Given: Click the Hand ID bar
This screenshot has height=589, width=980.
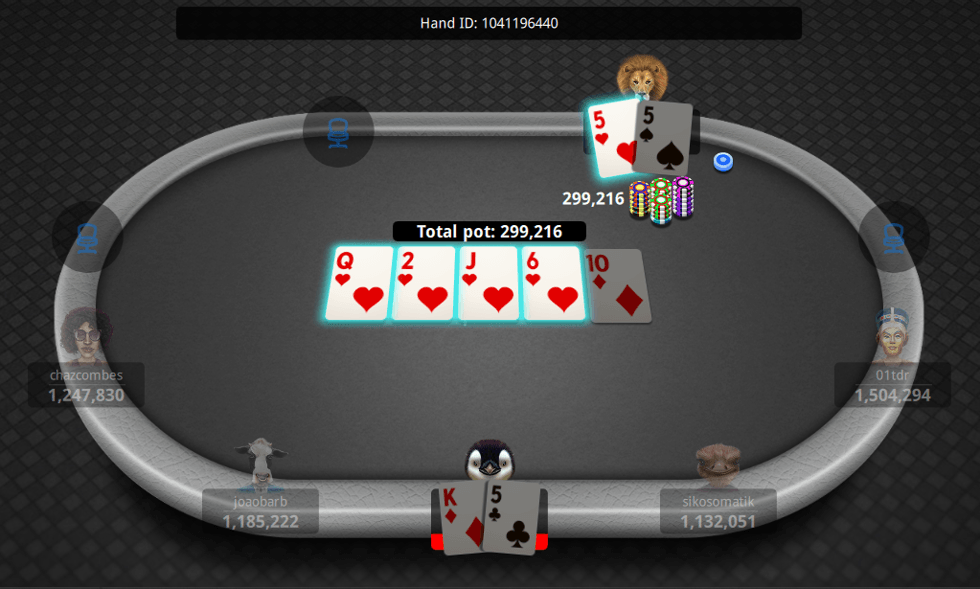Looking at the screenshot, I should (x=489, y=23).
